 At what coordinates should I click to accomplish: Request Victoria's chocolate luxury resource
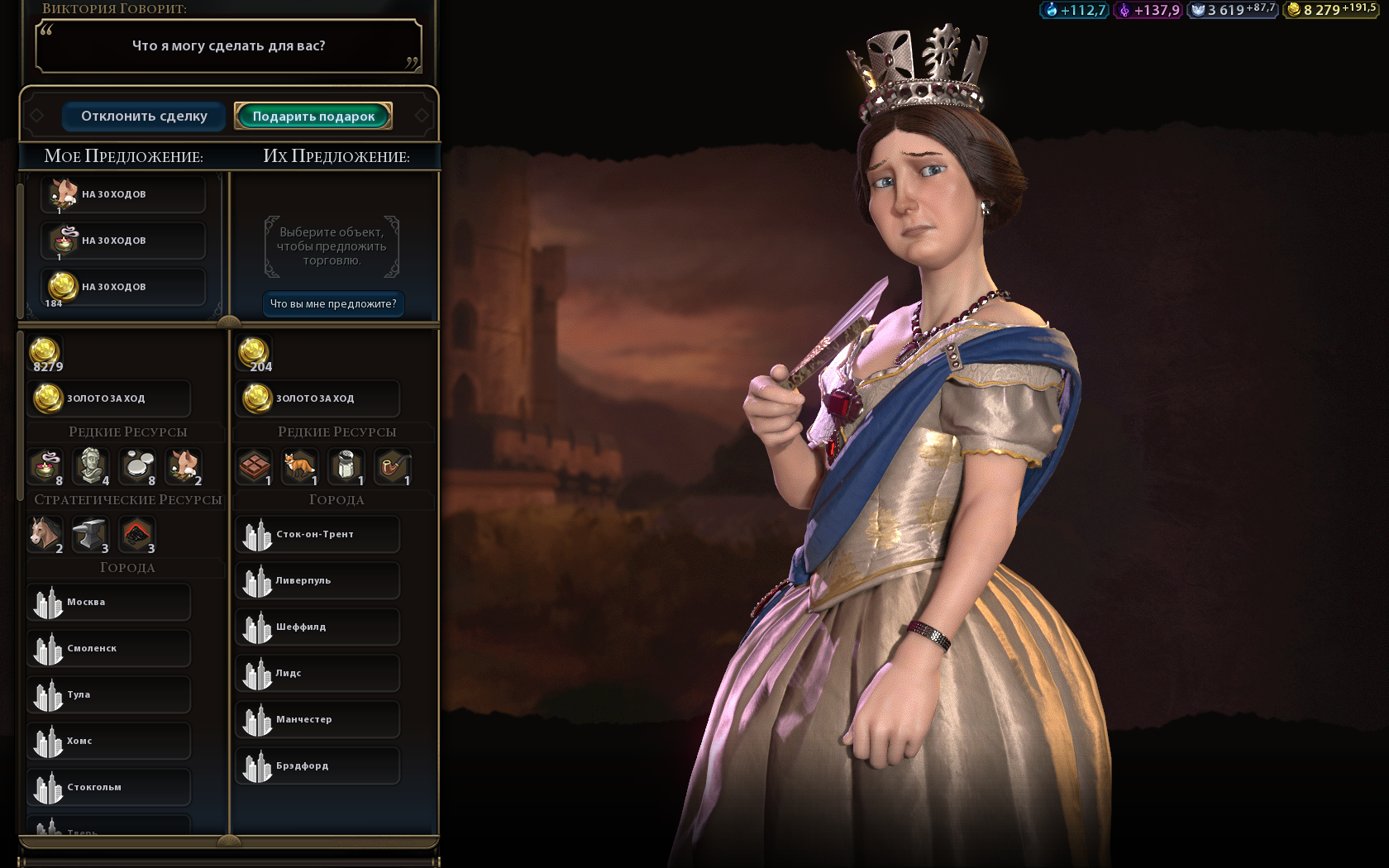point(255,466)
